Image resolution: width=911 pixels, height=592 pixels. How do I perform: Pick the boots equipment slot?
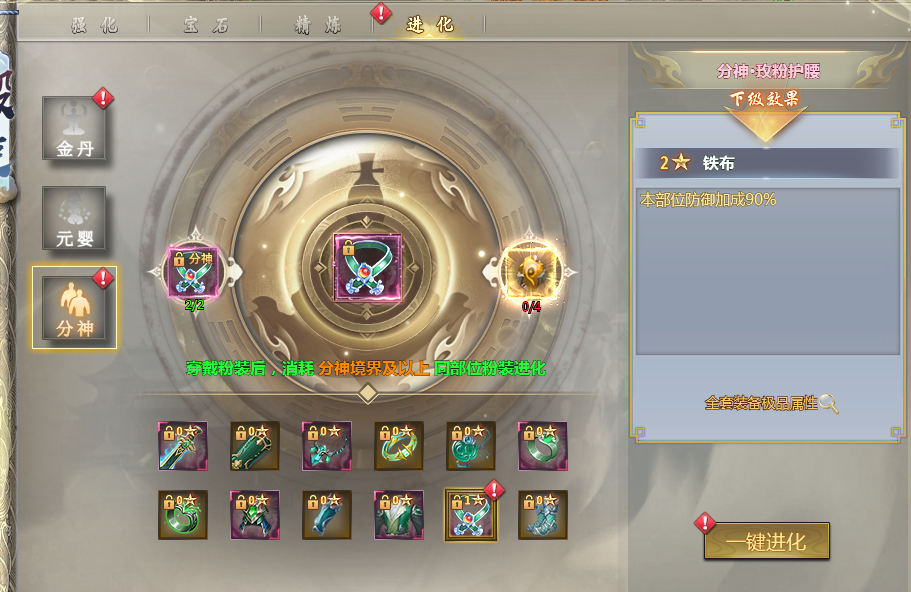pos(543,515)
